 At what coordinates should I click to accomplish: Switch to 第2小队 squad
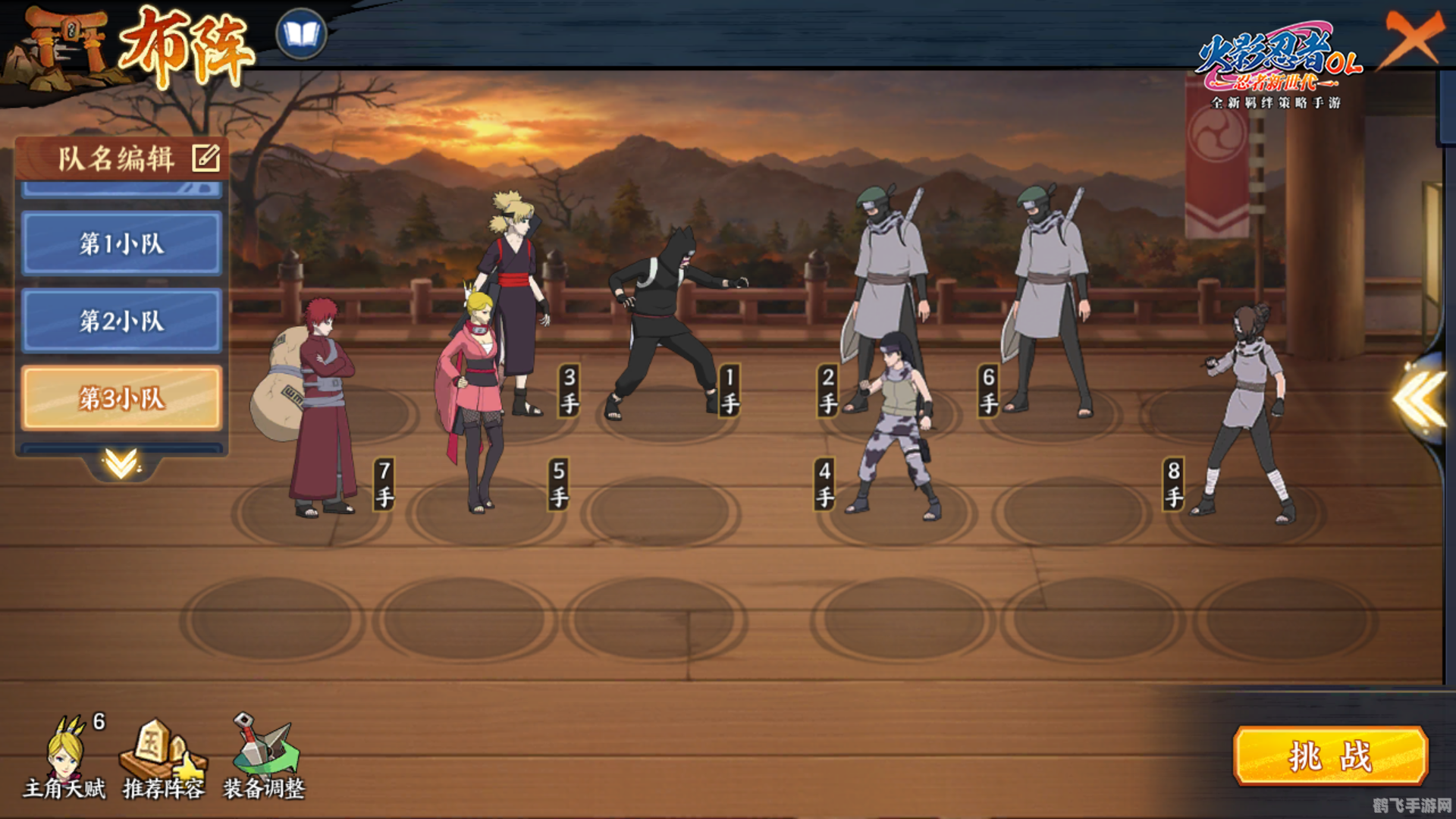(x=121, y=321)
